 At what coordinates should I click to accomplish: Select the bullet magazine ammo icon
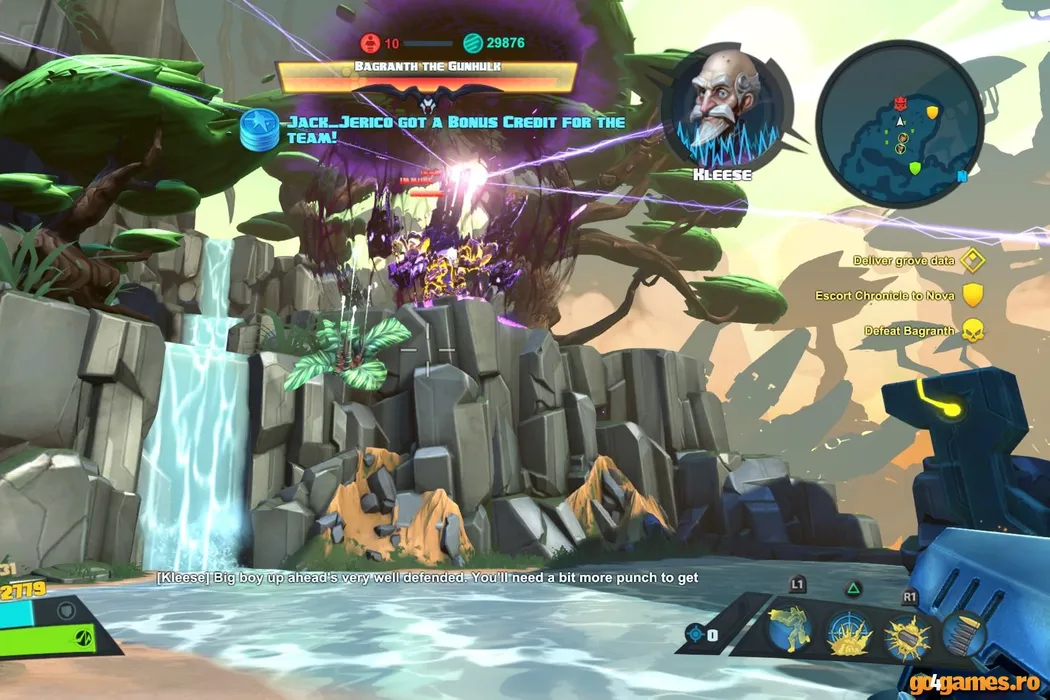click(964, 632)
